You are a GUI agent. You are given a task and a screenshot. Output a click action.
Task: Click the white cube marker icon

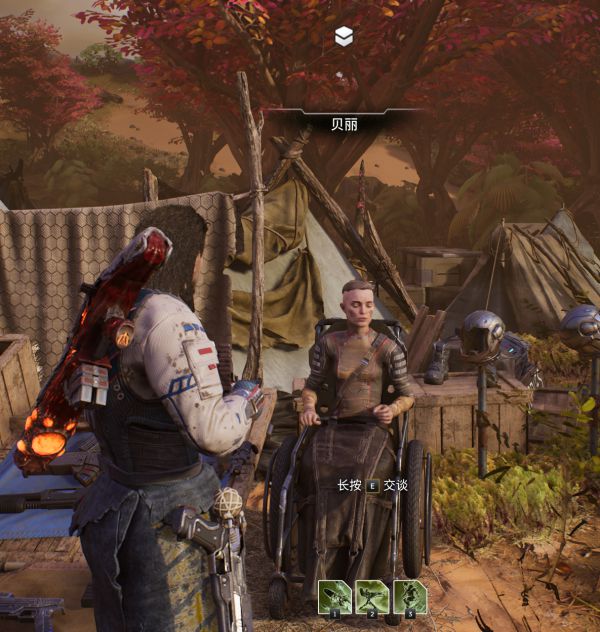click(344, 37)
